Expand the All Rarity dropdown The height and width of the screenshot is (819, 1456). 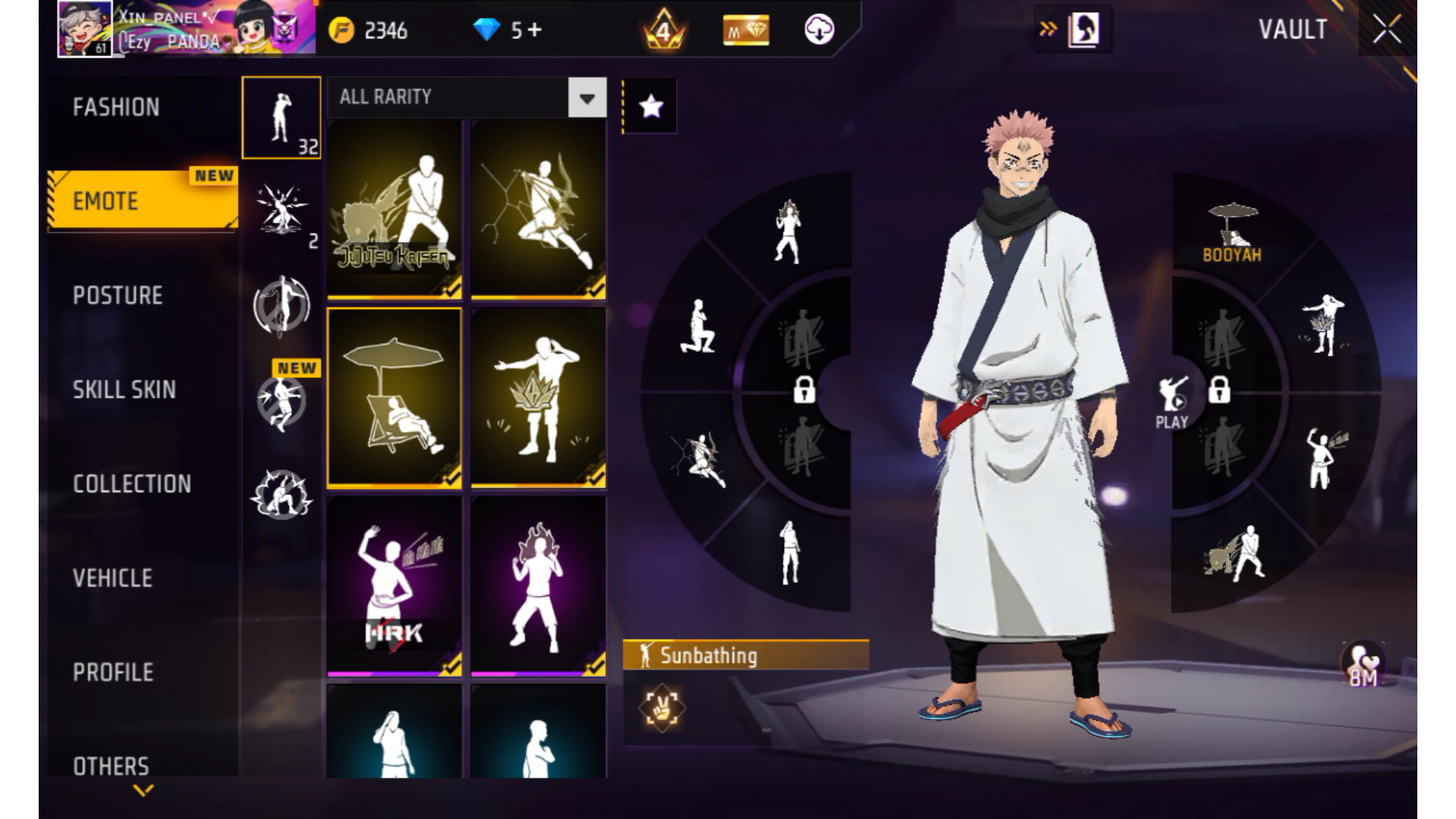[x=587, y=98]
